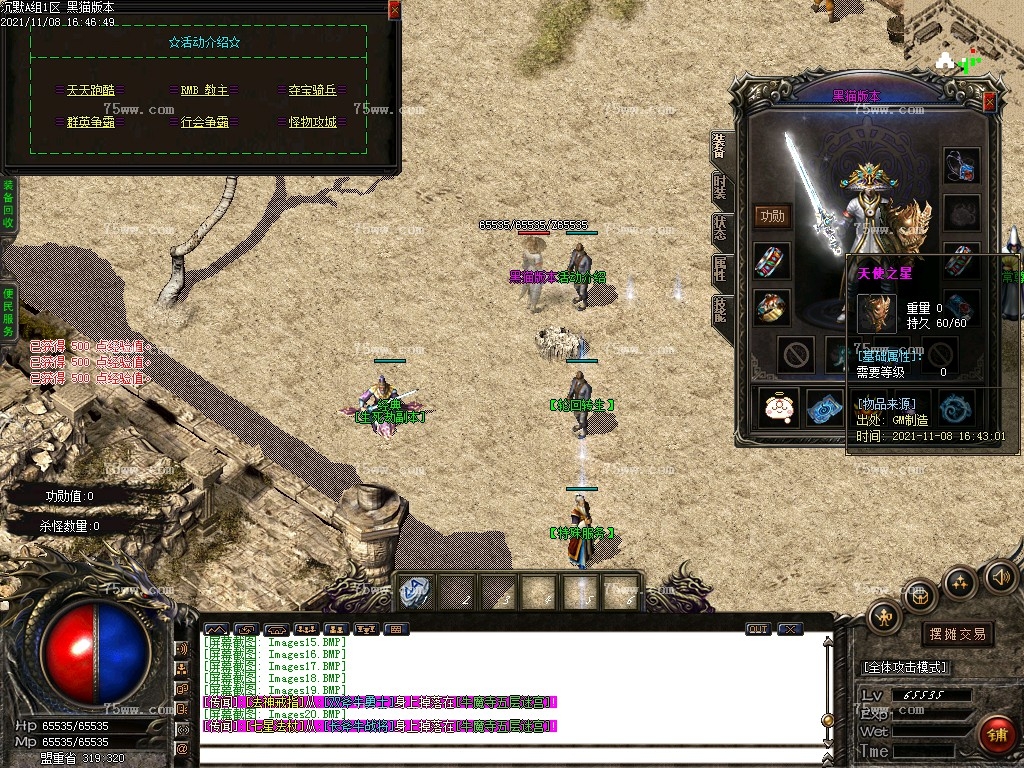Toggle the sound speaker icon

pos(1000,576)
